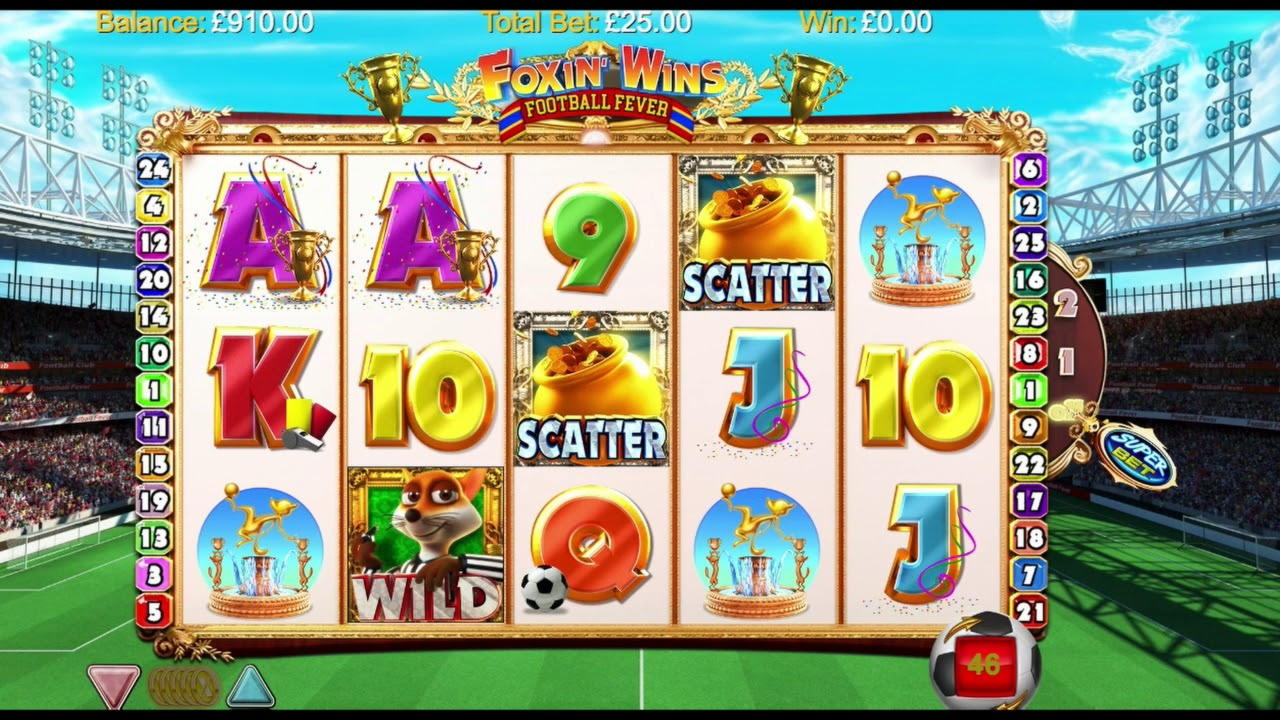The height and width of the screenshot is (720, 1280).
Task: Highlight payline 6 tag
Action: 1030,169
